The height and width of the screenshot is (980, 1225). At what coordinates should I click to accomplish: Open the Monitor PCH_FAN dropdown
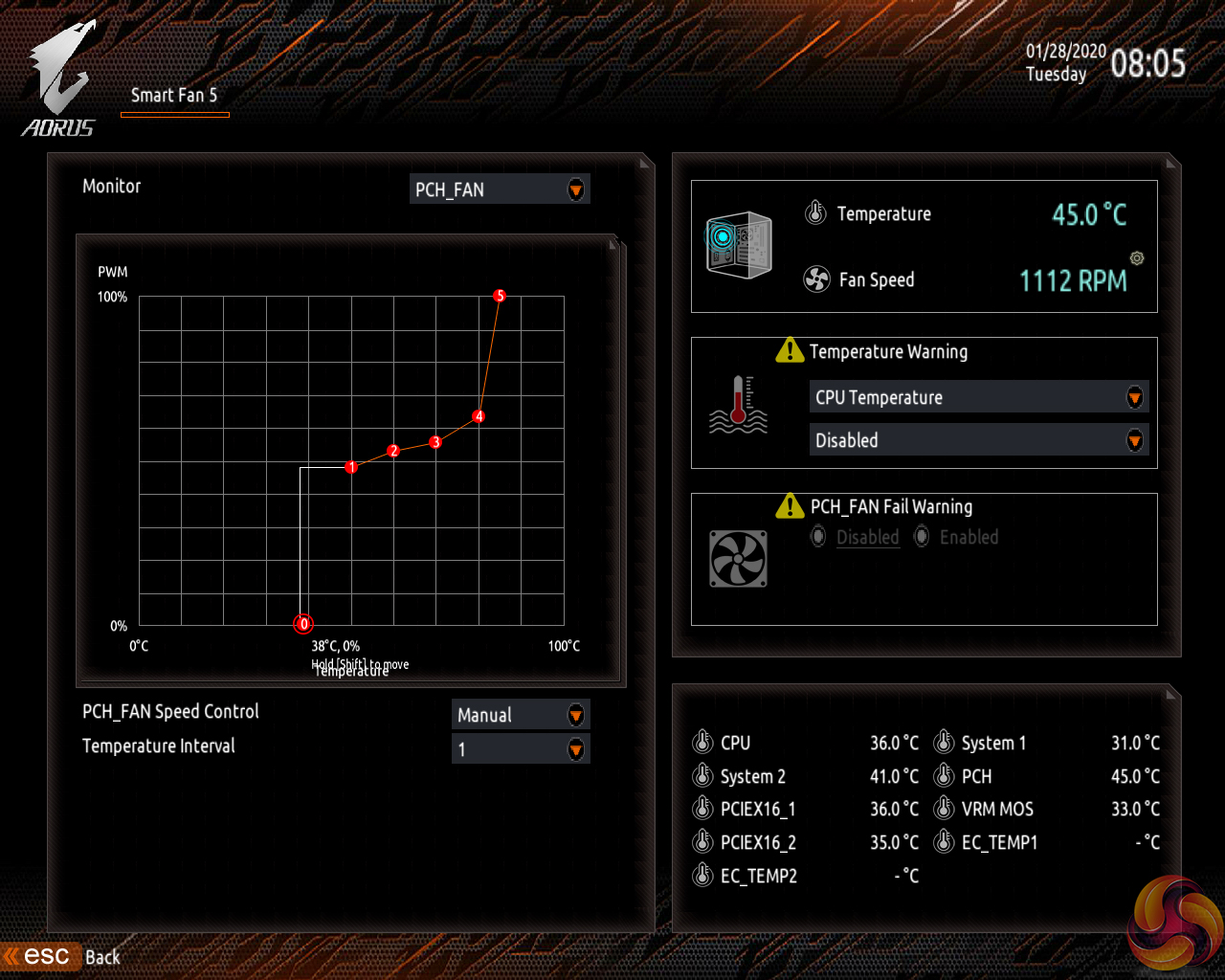[500, 189]
